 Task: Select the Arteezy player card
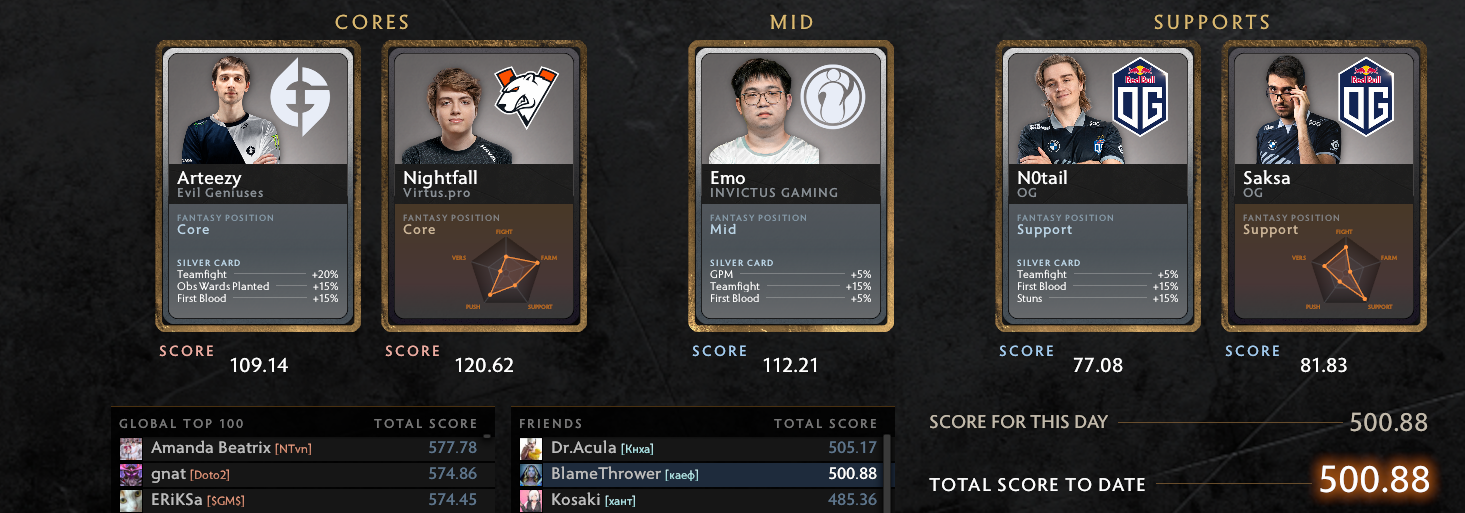[x=258, y=186]
